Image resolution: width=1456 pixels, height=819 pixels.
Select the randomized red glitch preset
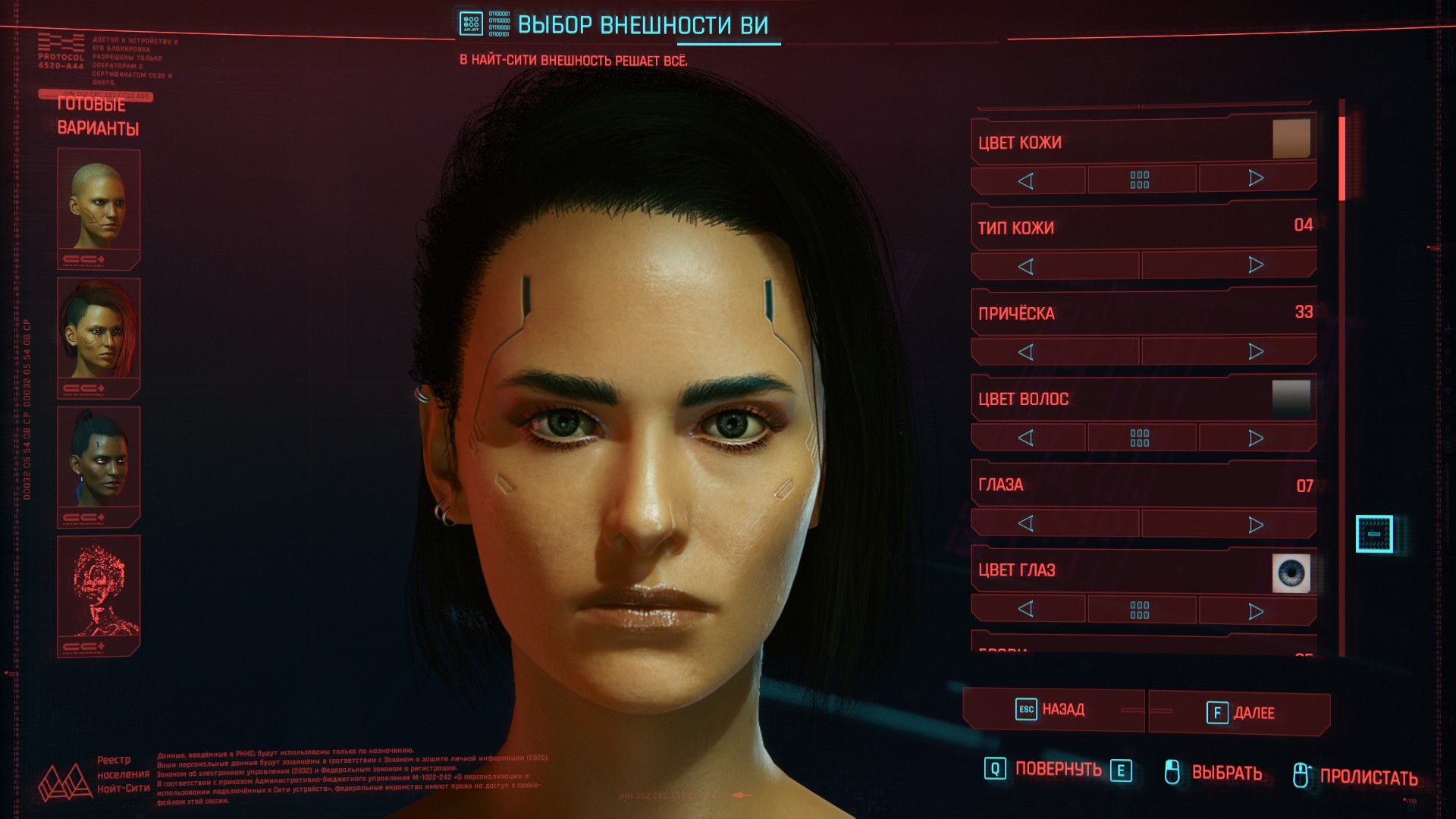pos(99,592)
